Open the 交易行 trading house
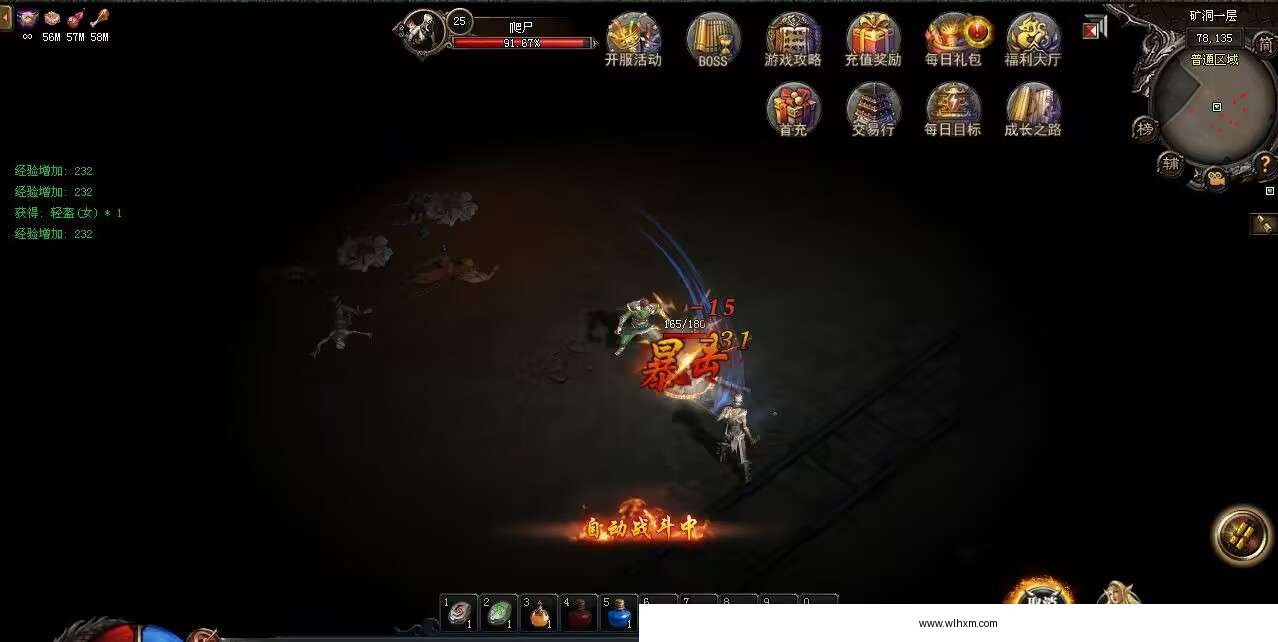 tap(873, 108)
